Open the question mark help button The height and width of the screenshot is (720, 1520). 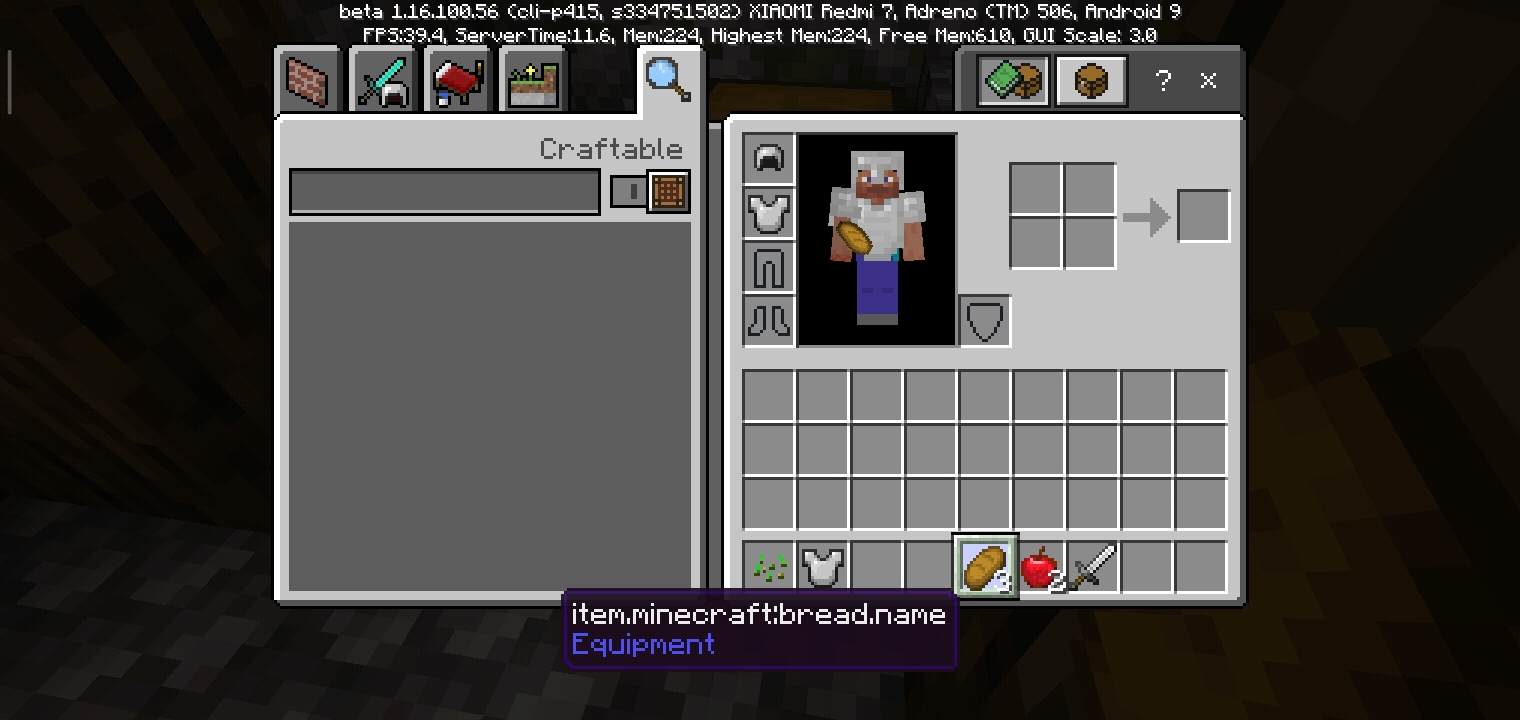[1163, 81]
